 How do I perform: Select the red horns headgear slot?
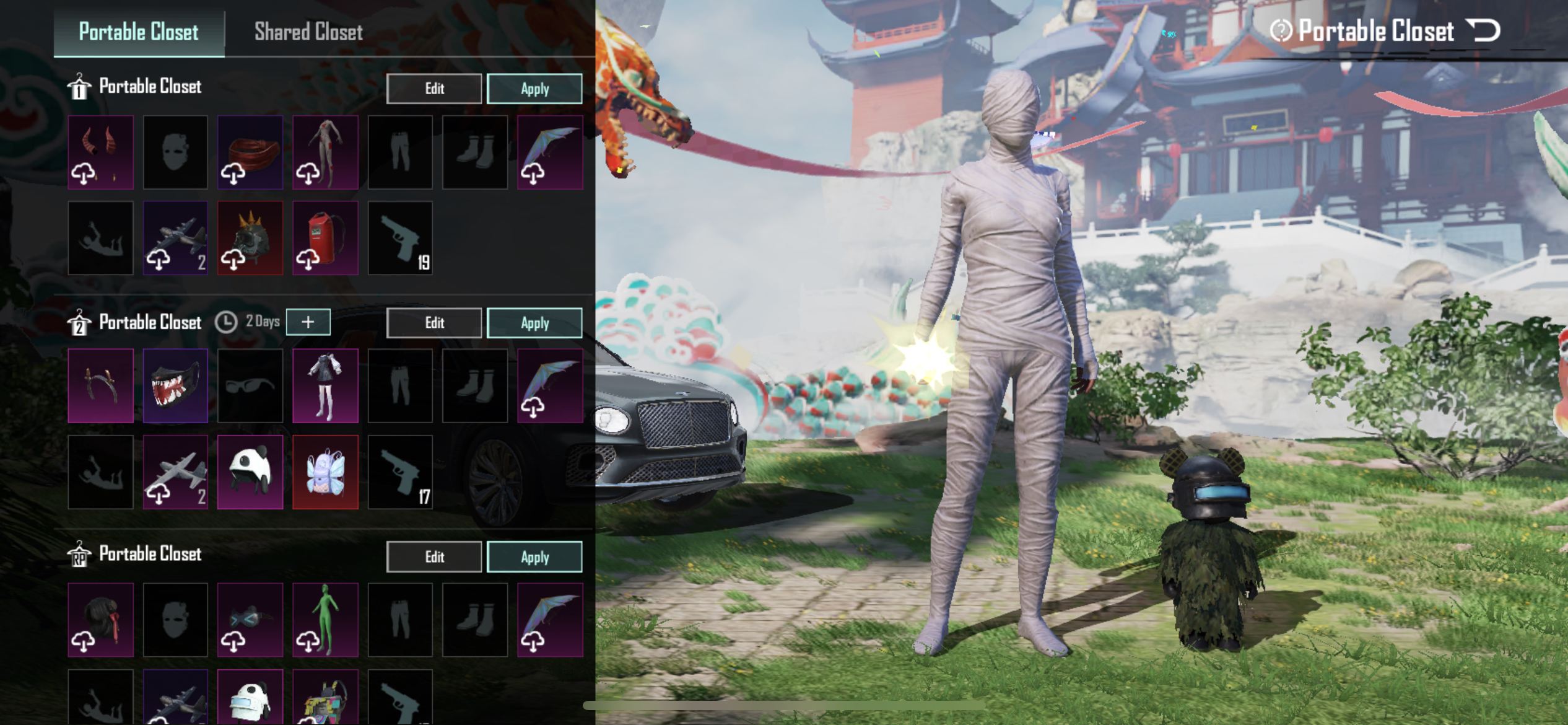(100, 152)
